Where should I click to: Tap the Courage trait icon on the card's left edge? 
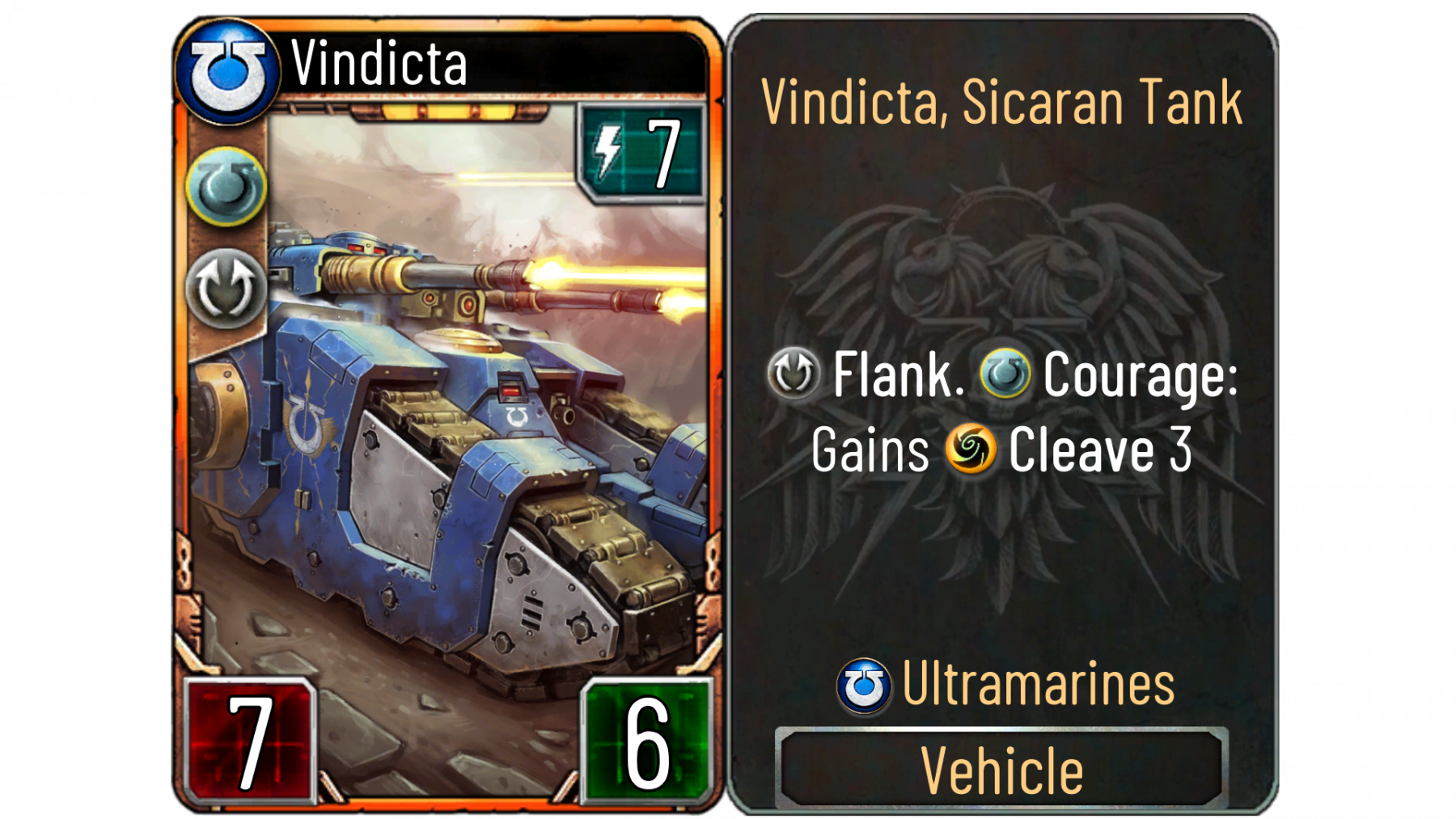pyautogui.click(x=226, y=187)
